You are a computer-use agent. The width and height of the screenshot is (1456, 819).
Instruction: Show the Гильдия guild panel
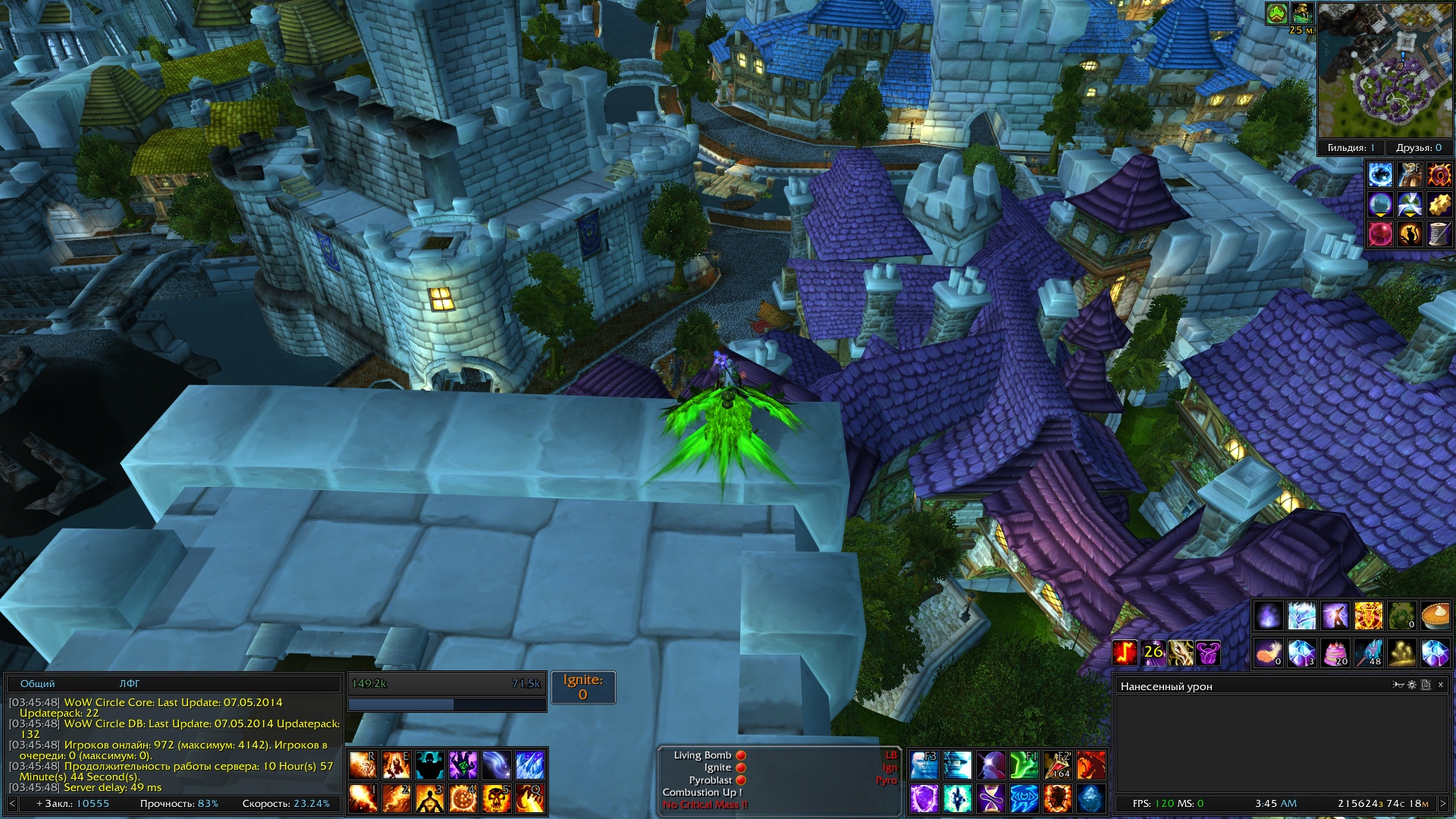pyautogui.click(x=1351, y=148)
